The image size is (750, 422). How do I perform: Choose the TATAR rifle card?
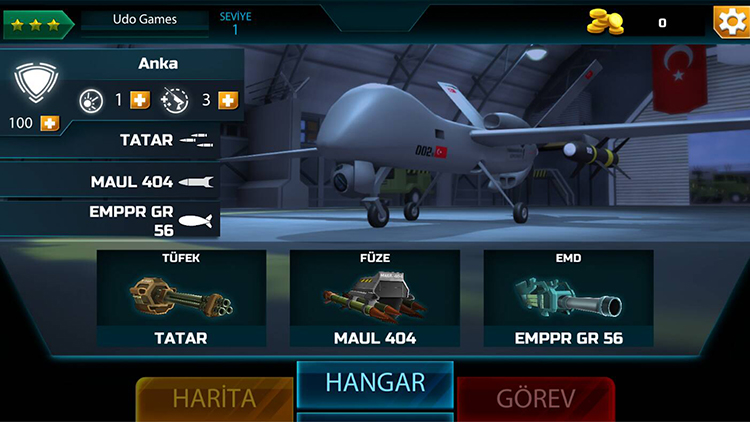[181, 300]
